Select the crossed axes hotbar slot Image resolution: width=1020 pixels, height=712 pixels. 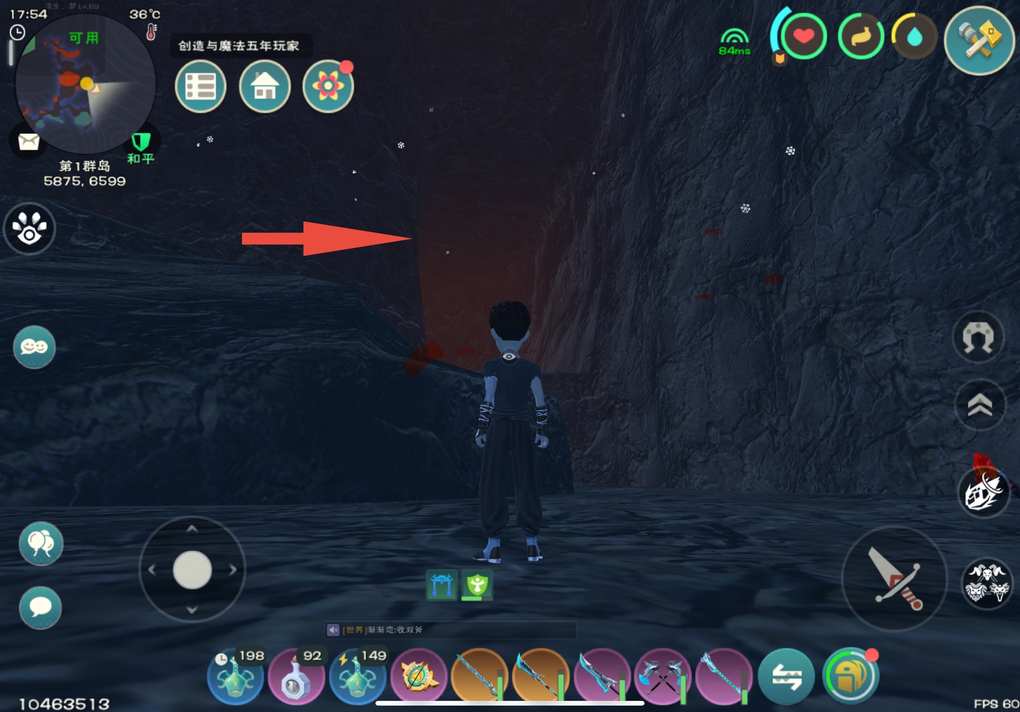click(663, 677)
